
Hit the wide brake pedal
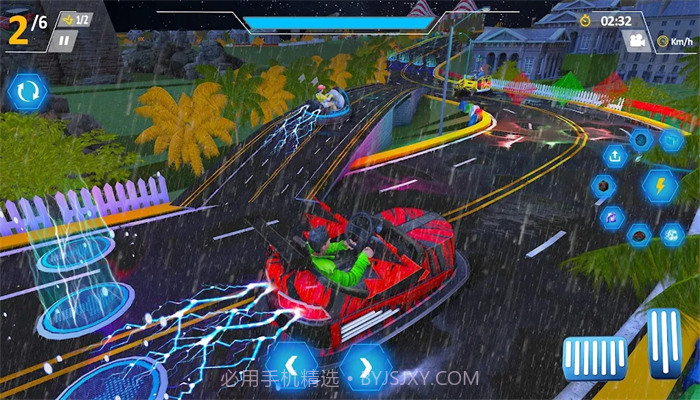[594, 357]
